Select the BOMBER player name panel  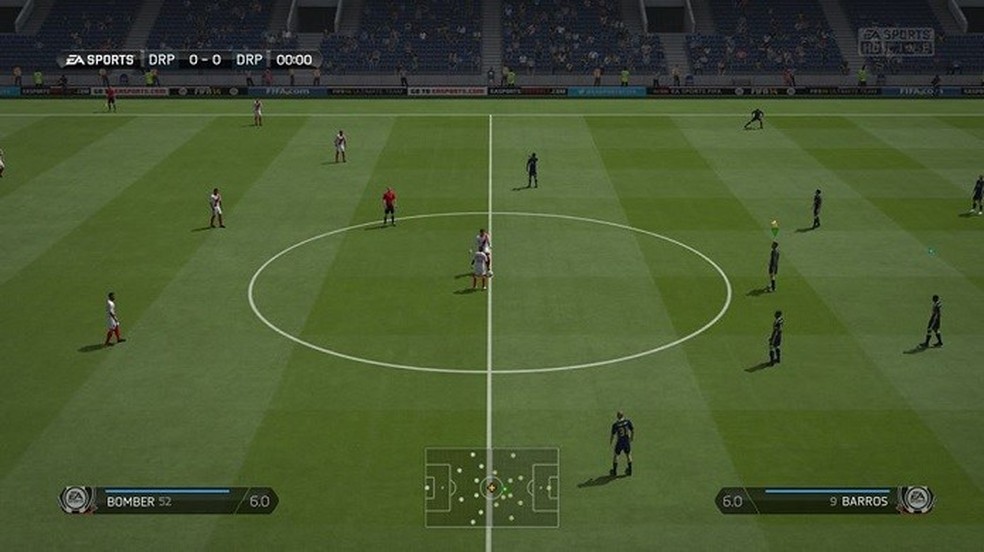170,500
